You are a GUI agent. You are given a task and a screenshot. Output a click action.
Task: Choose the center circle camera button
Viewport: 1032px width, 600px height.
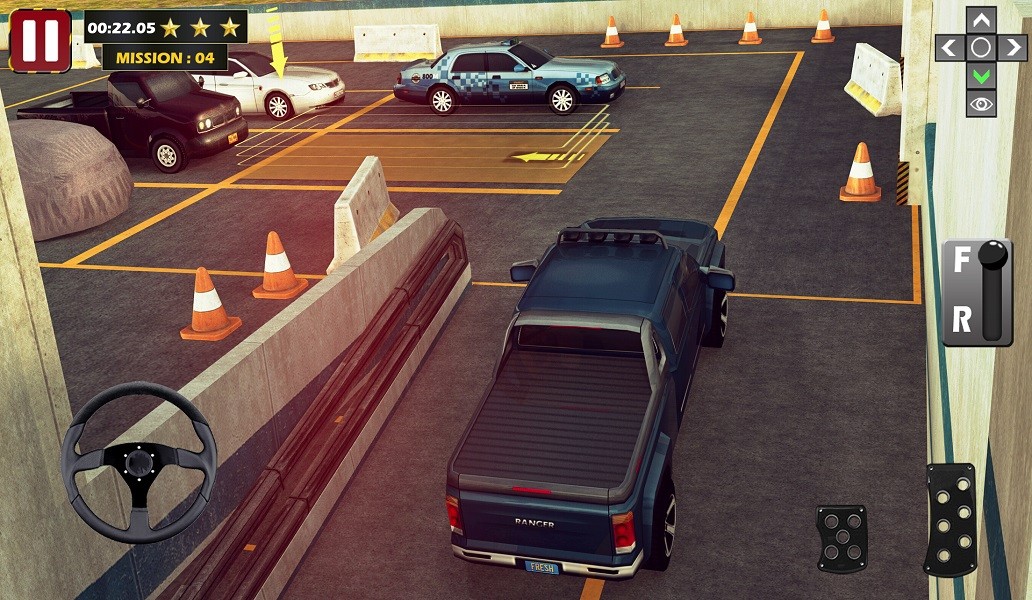[x=981, y=47]
